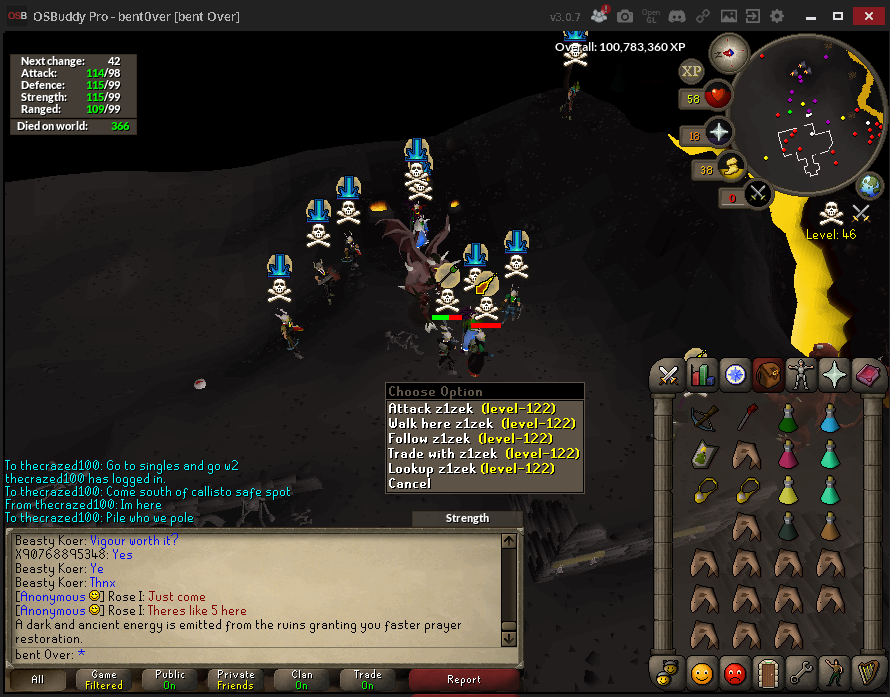This screenshot has height=697, width=890.
Task: Choose Attack z1zek in the option menu
Action: (470, 408)
